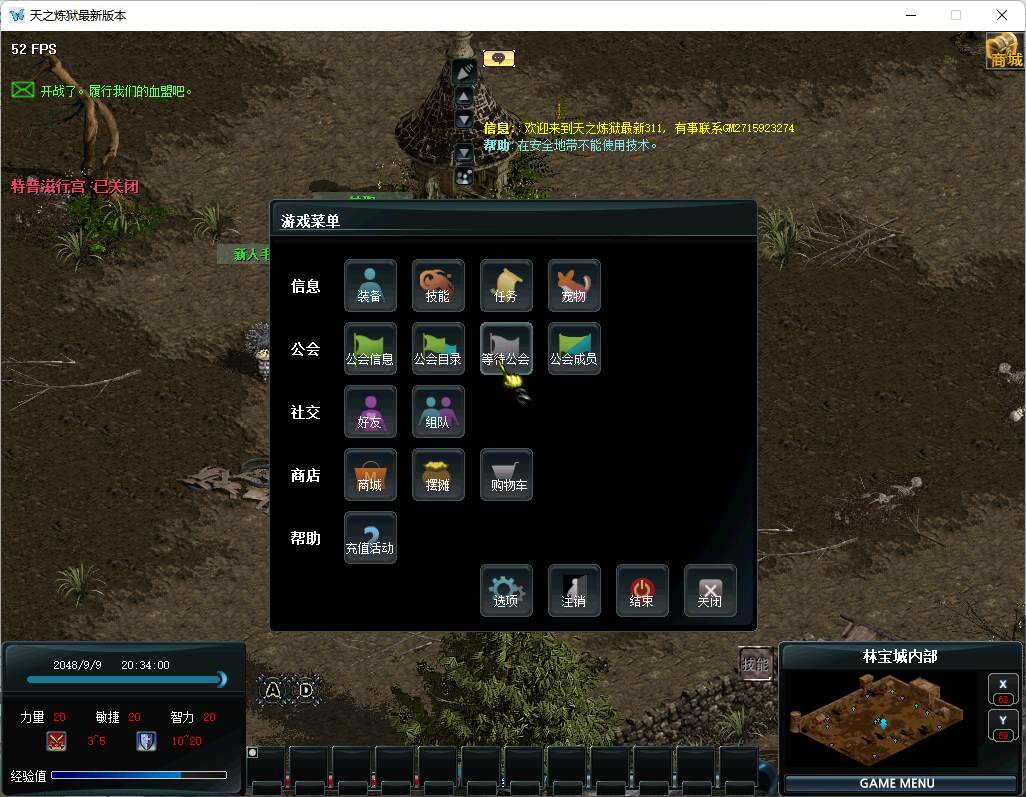This screenshot has width=1026, height=797.
Task: Select the 等待公会 pending guild button
Action: tap(506, 349)
